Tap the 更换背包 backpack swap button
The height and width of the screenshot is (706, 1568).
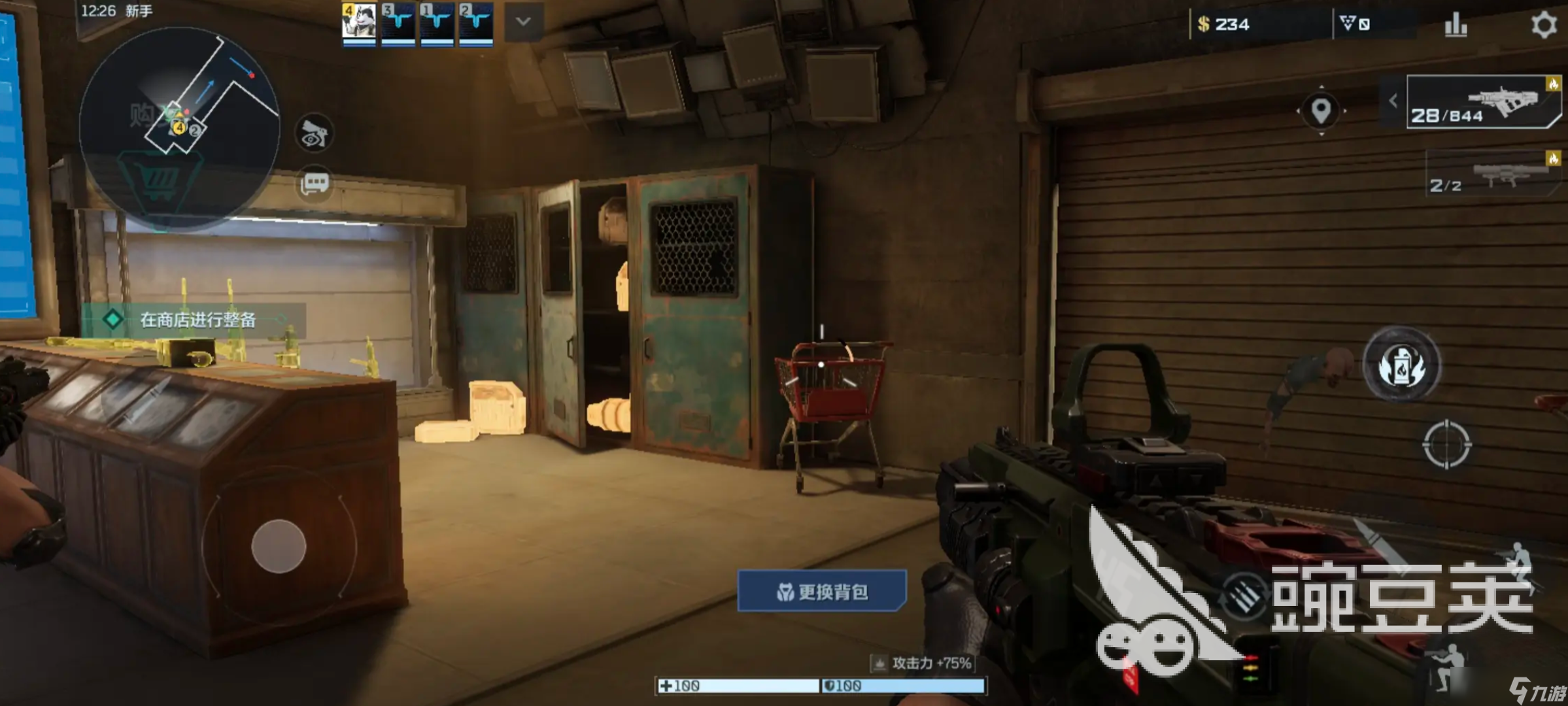pos(822,592)
